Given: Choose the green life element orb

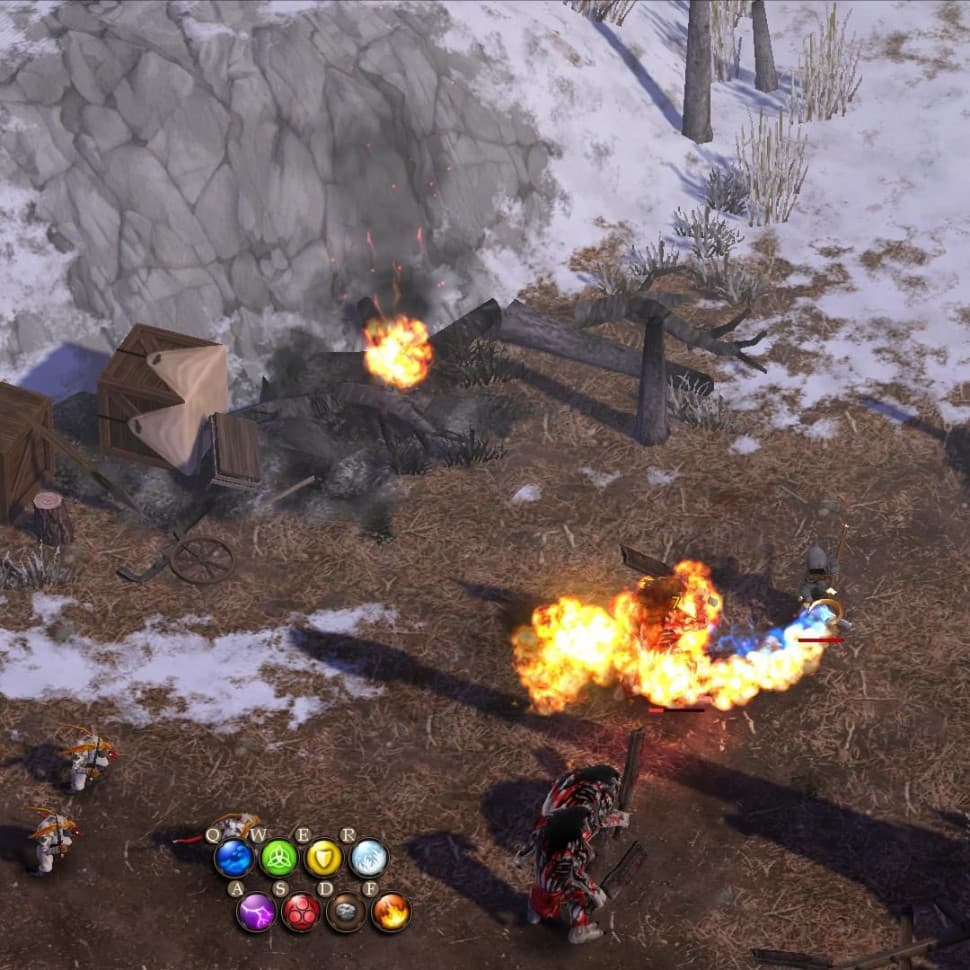Looking at the screenshot, I should (x=279, y=858).
